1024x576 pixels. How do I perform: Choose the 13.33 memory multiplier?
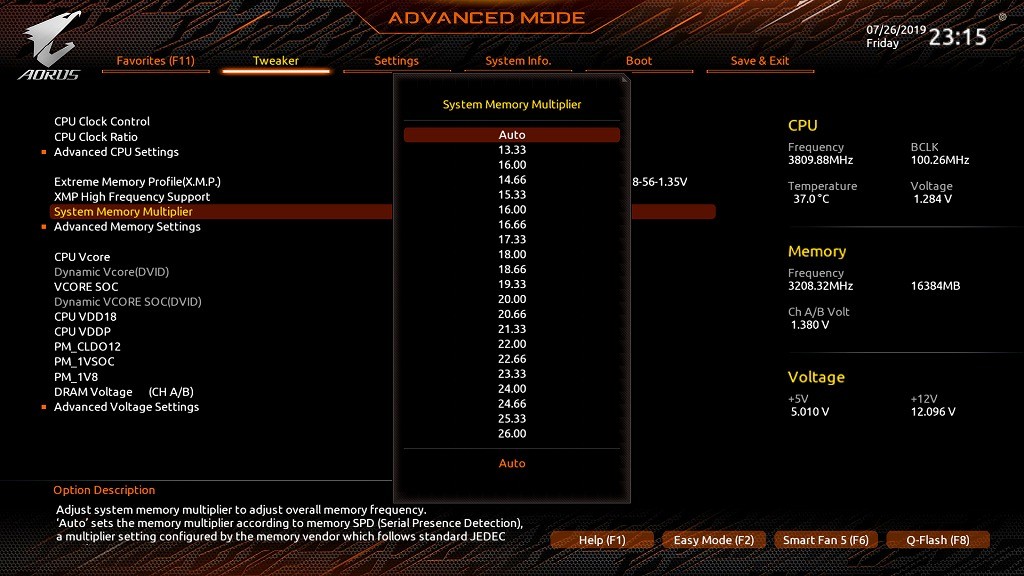pos(512,150)
